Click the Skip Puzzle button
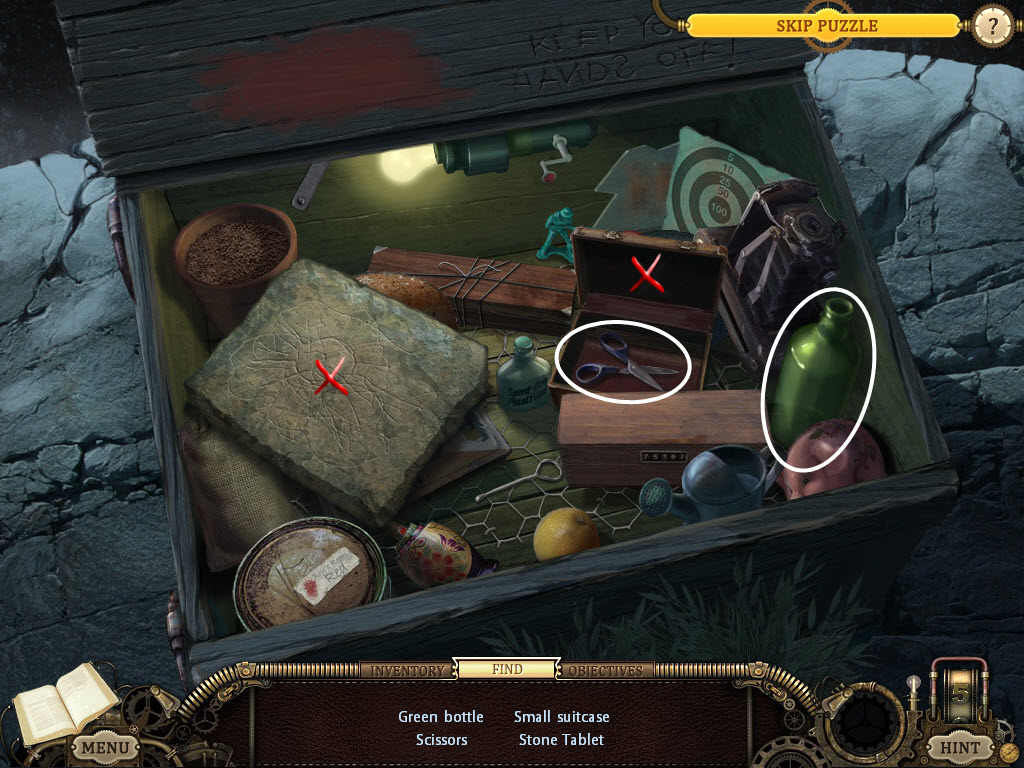 [x=826, y=26]
